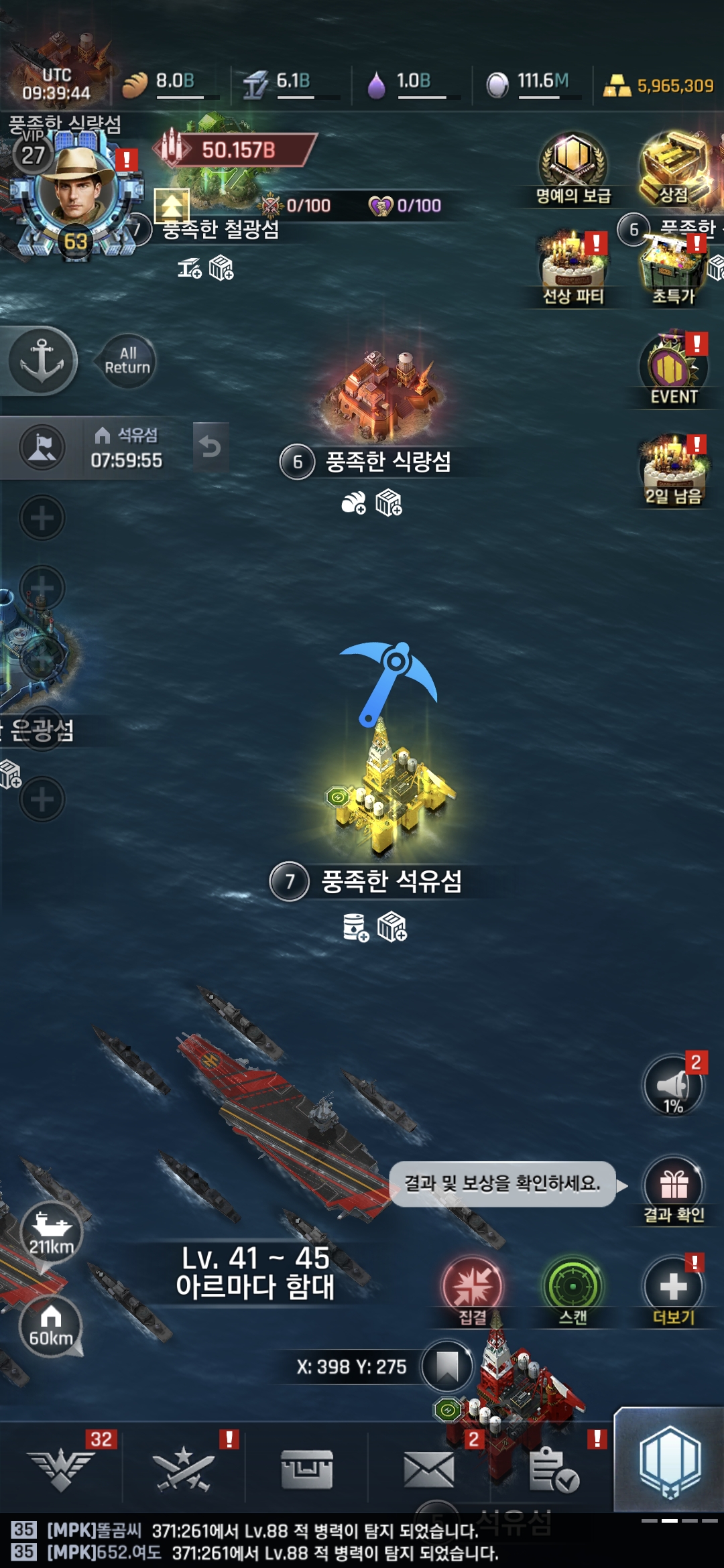The width and height of the screenshot is (724, 1568).
Task: Open the alliance wings menu
Action: coord(62,1469)
